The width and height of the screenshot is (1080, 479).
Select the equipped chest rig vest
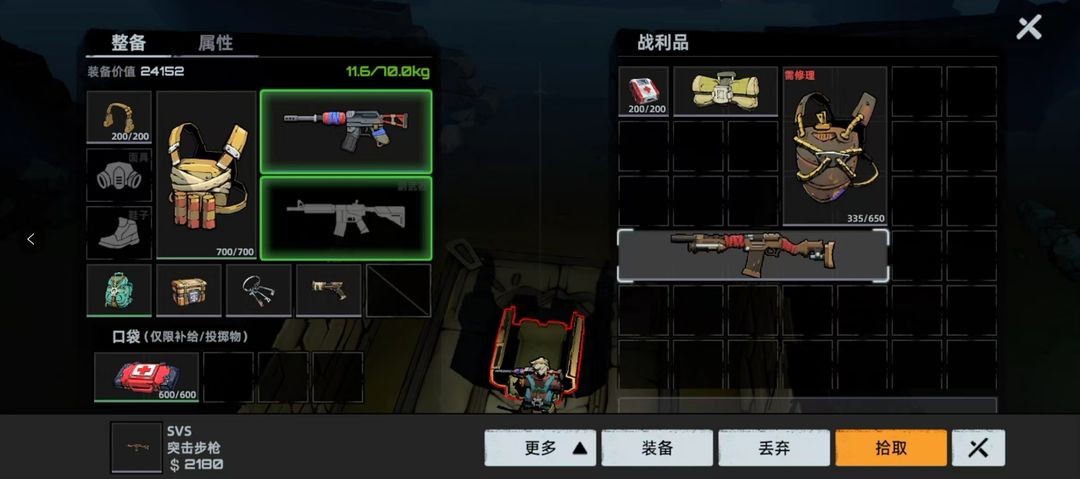(x=207, y=175)
